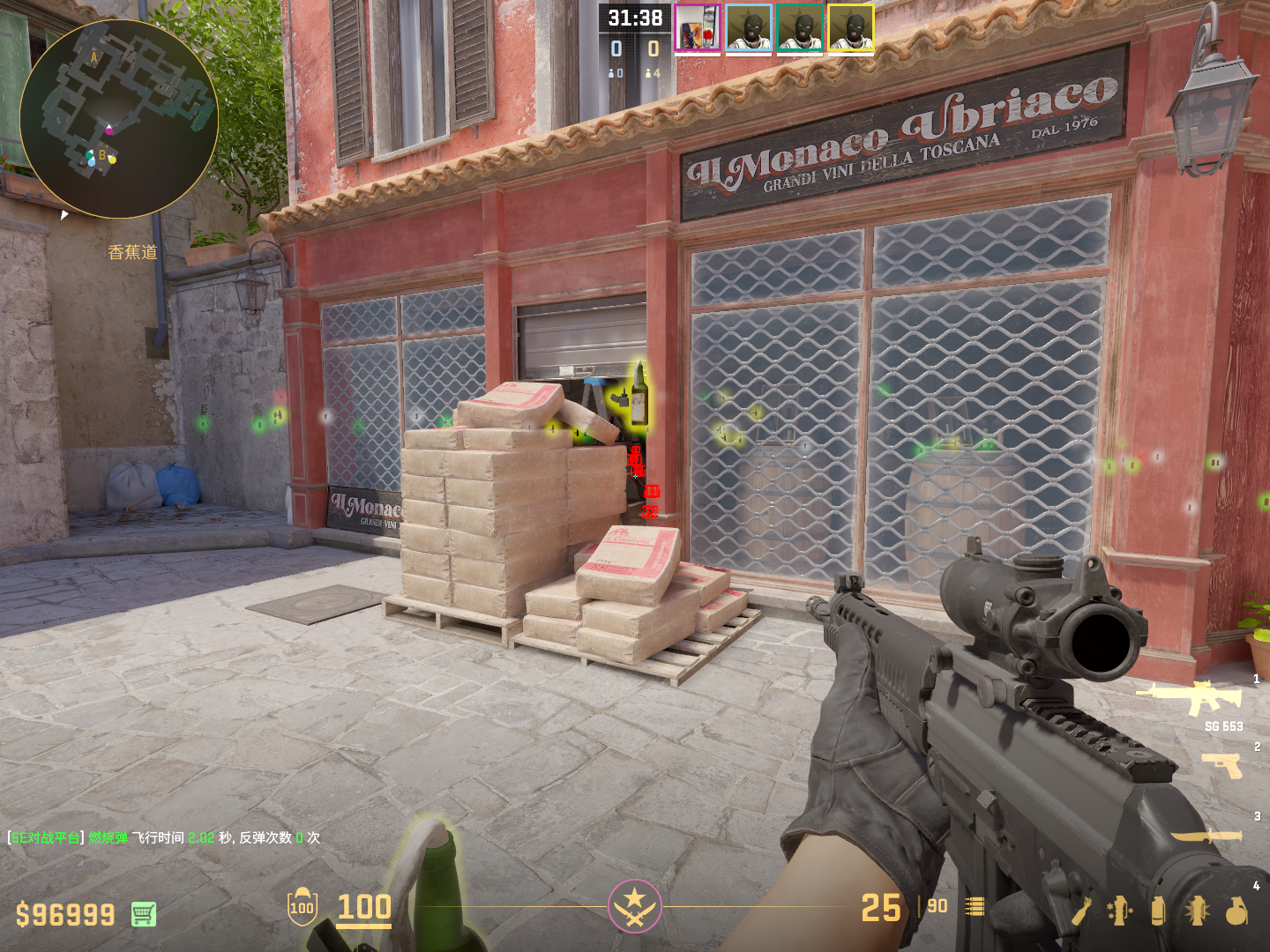The image size is (1270, 952).
Task: Select the decoy grenade icon
Action: [x=1119, y=911]
